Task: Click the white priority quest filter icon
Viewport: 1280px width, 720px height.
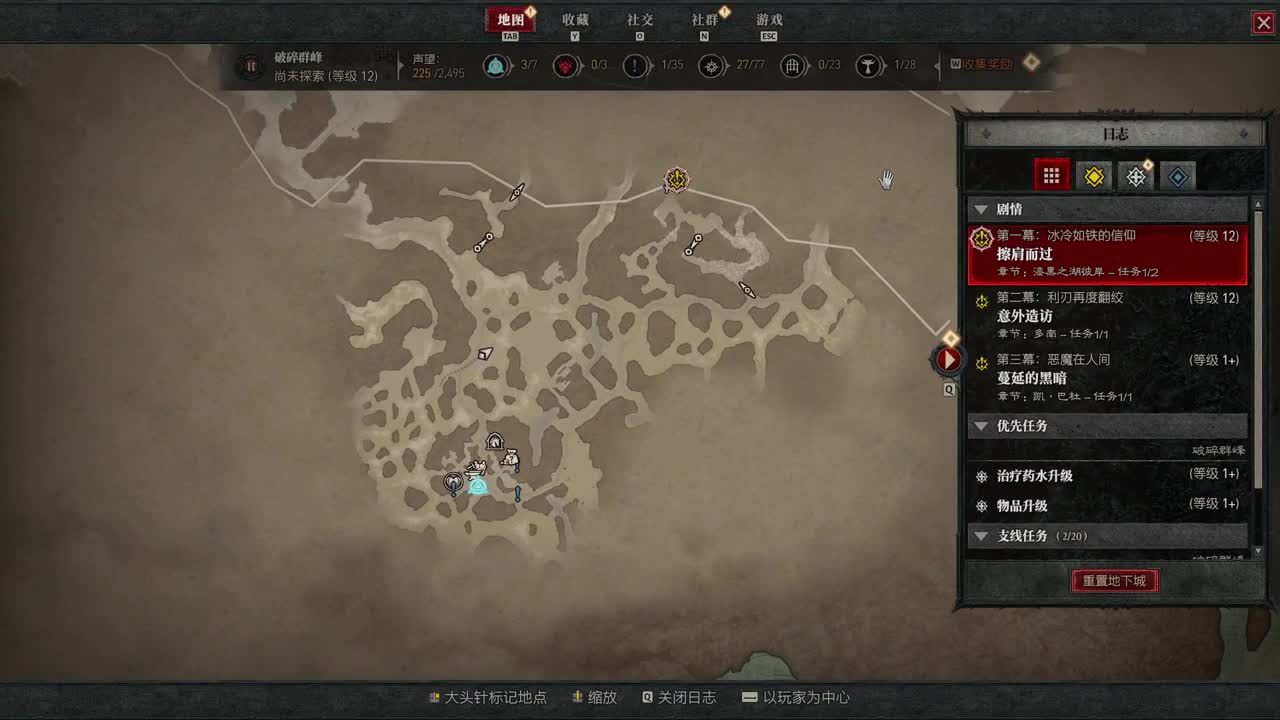Action: click(1135, 175)
